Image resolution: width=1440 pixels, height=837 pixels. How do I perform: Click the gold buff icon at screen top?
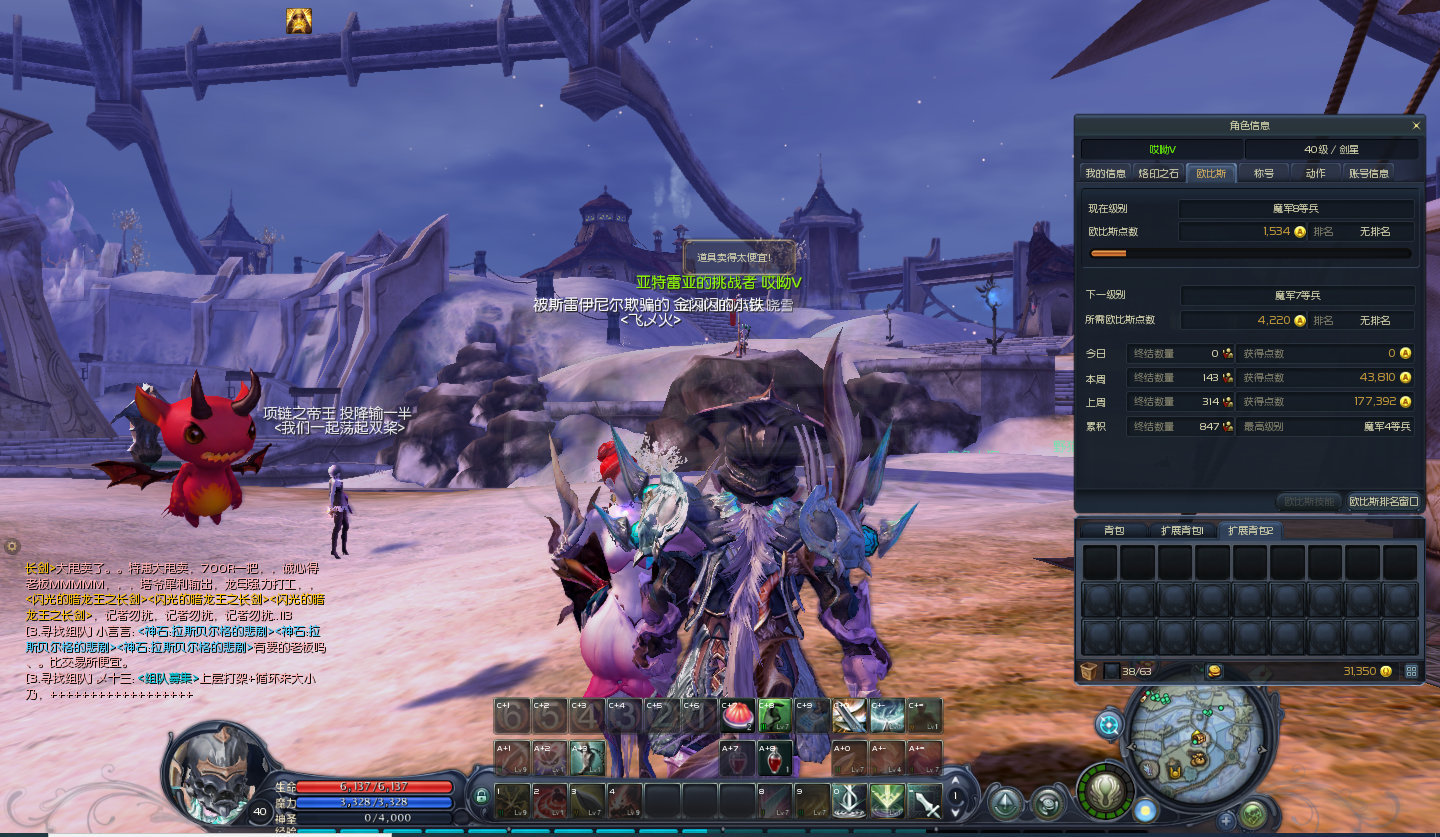299,21
